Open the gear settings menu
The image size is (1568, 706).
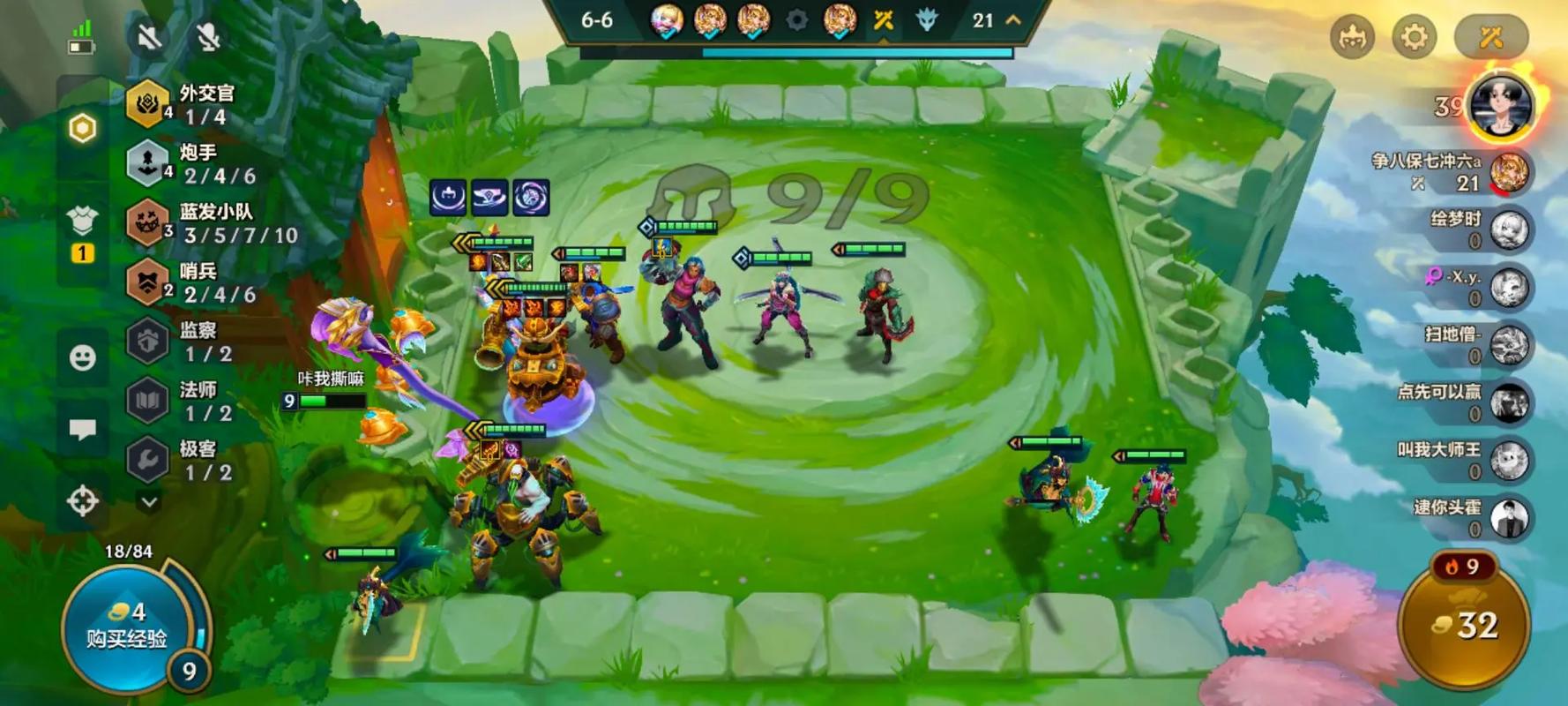(x=1413, y=37)
